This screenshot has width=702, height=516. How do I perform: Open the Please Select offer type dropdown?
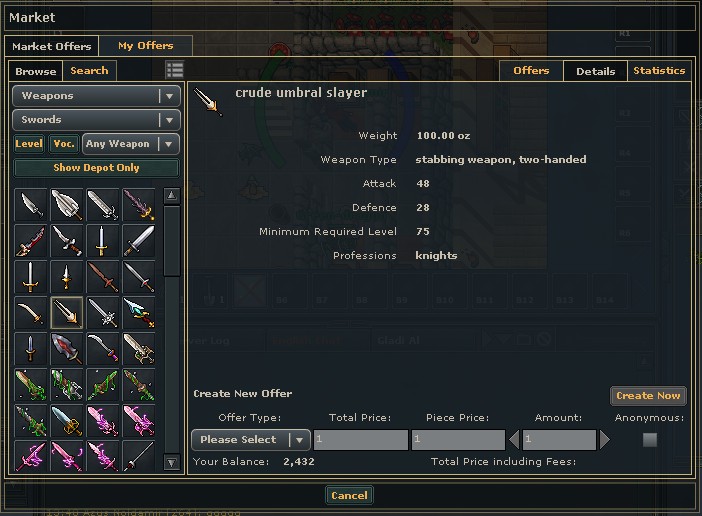[x=250, y=440]
